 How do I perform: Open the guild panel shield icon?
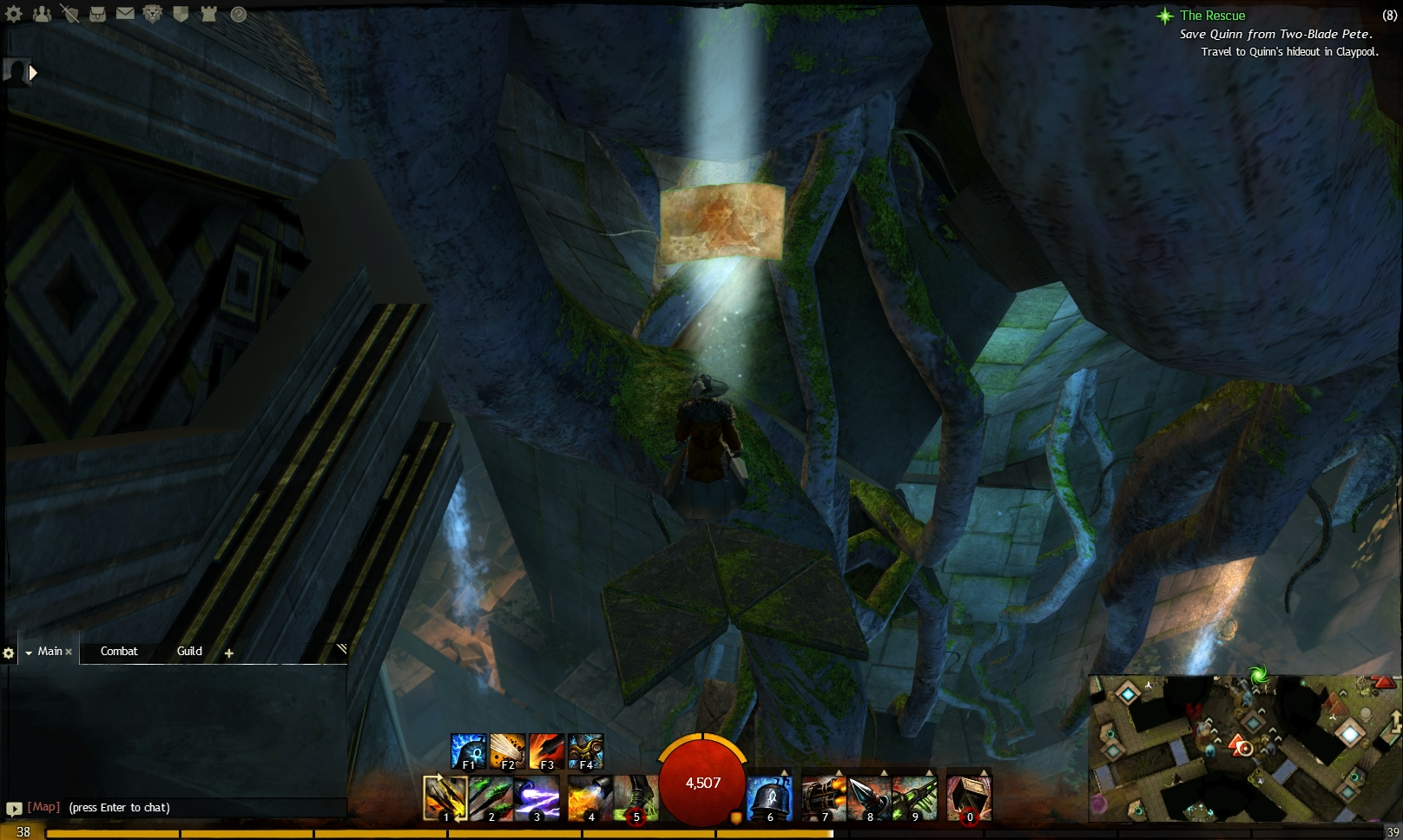tap(181, 15)
